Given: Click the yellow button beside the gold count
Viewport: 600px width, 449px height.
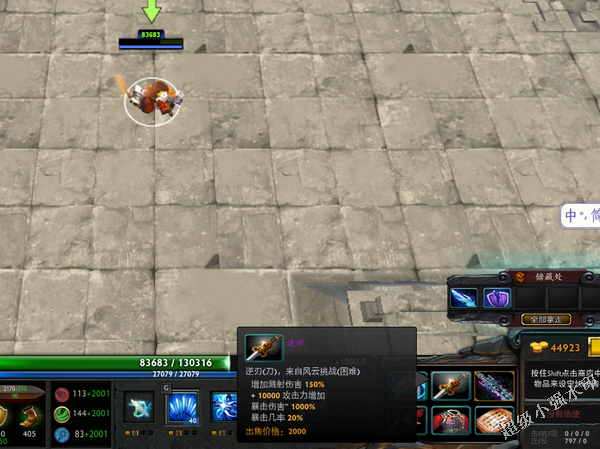Looking at the screenshot, I should point(593,348).
